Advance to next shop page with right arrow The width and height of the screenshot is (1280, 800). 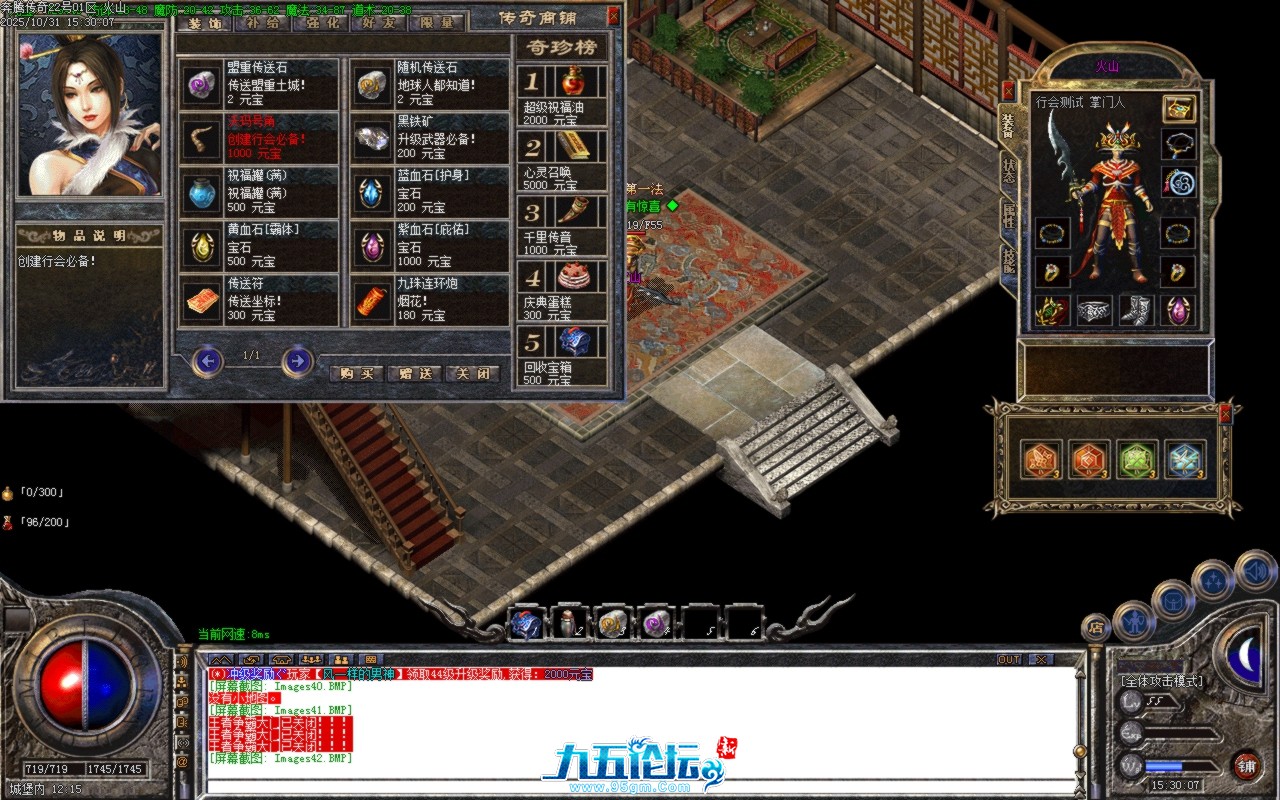point(295,362)
